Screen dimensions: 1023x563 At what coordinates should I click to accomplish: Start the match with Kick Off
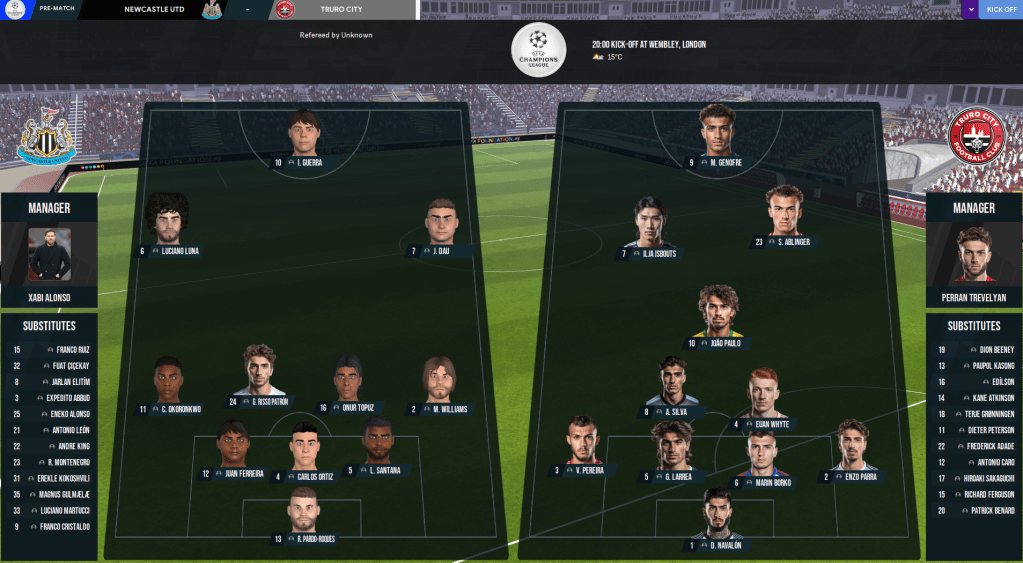pyautogui.click(x=1001, y=10)
